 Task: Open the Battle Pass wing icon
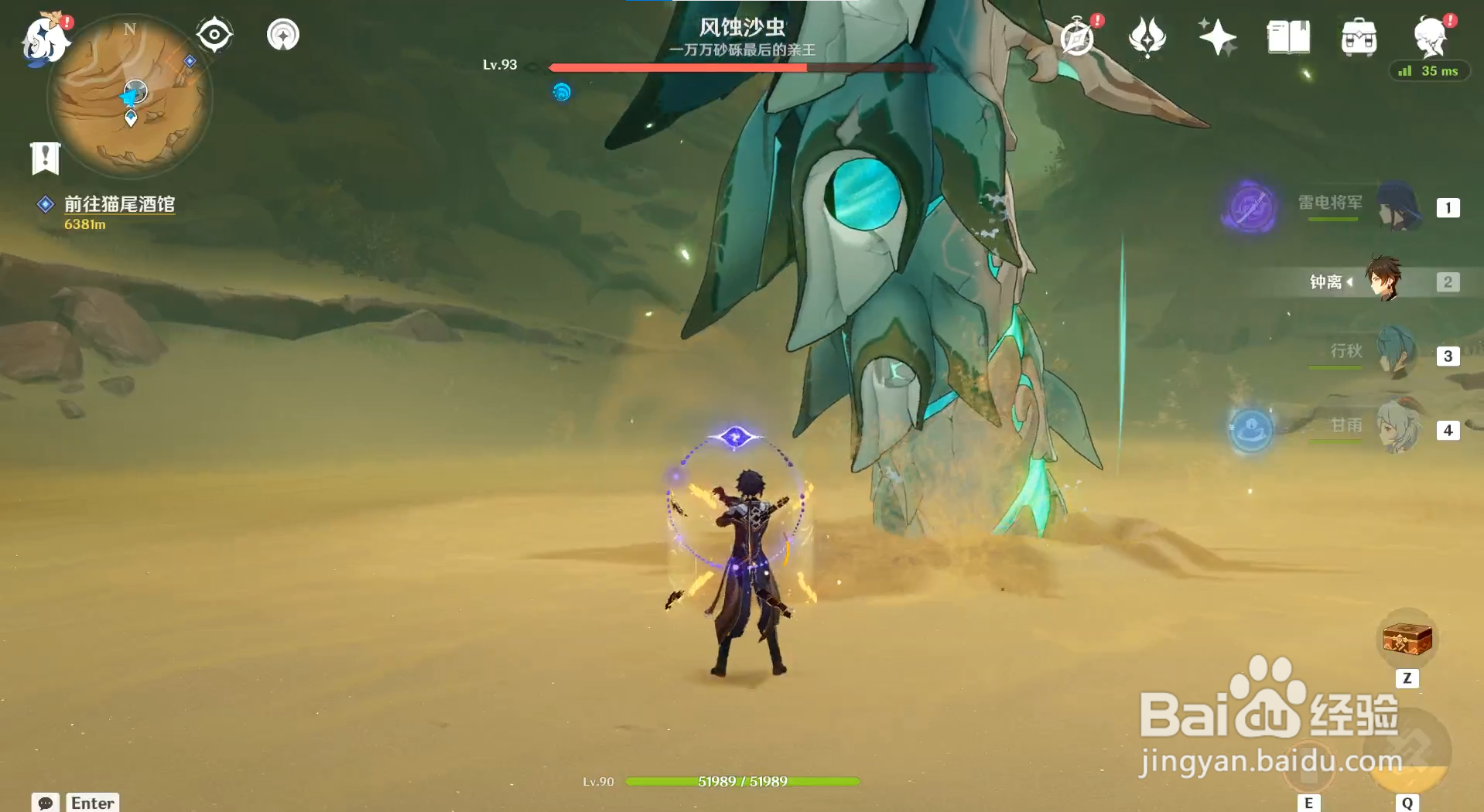[1148, 35]
